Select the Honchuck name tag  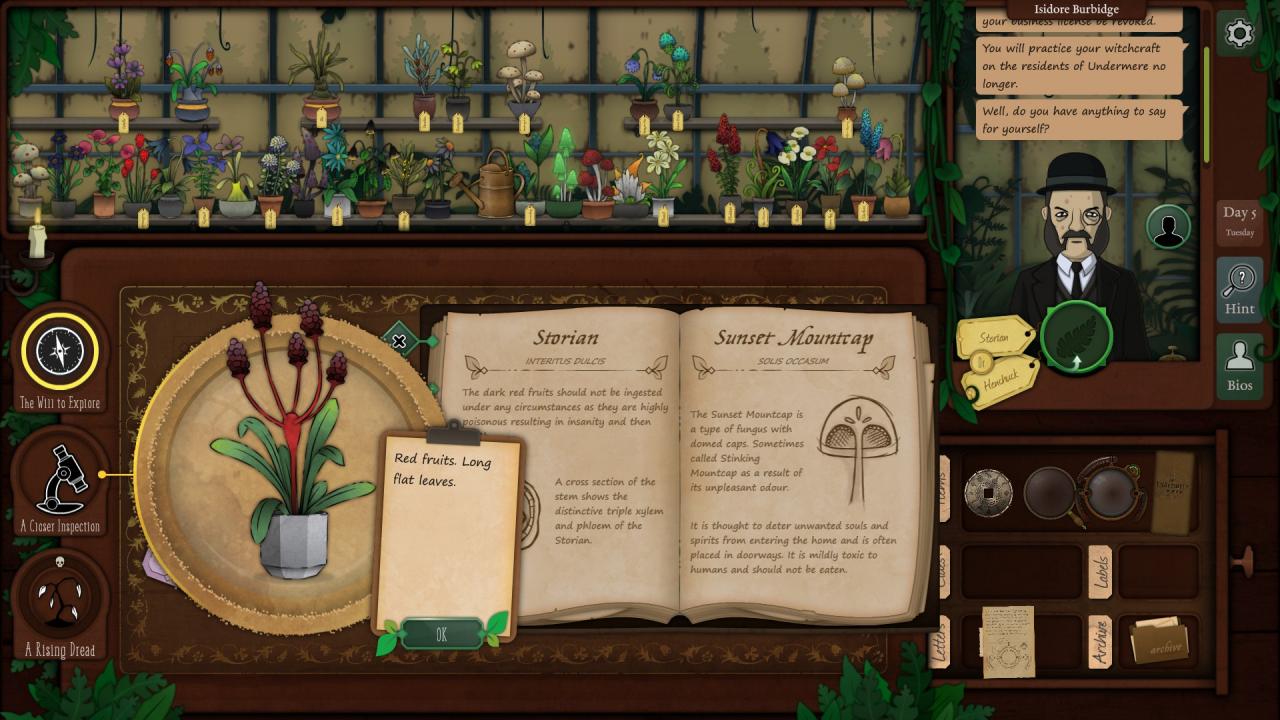click(x=999, y=380)
